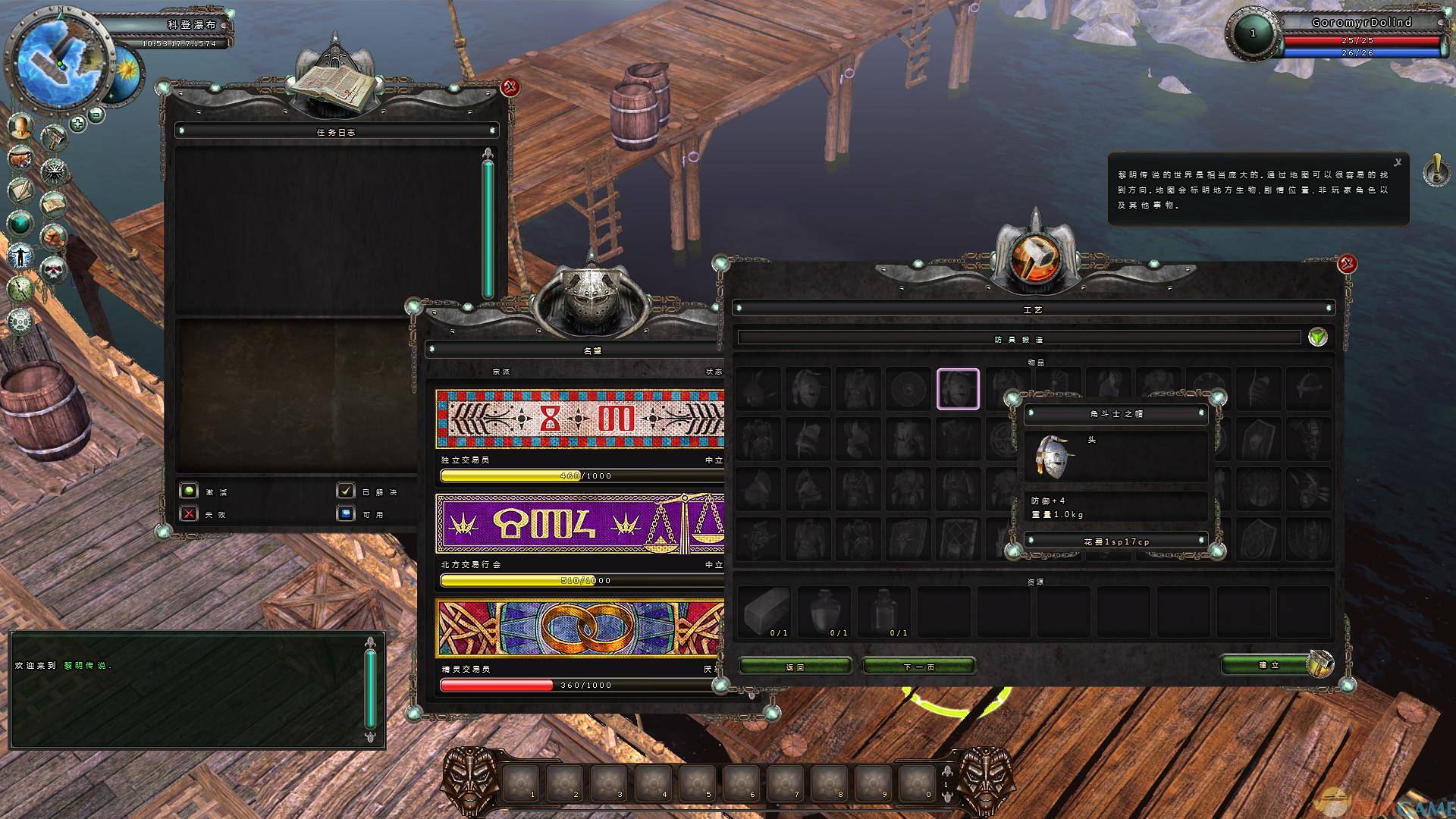Image resolution: width=1456 pixels, height=819 pixels.
Task: Open the character portrait head icon
Action: point(20,125)
